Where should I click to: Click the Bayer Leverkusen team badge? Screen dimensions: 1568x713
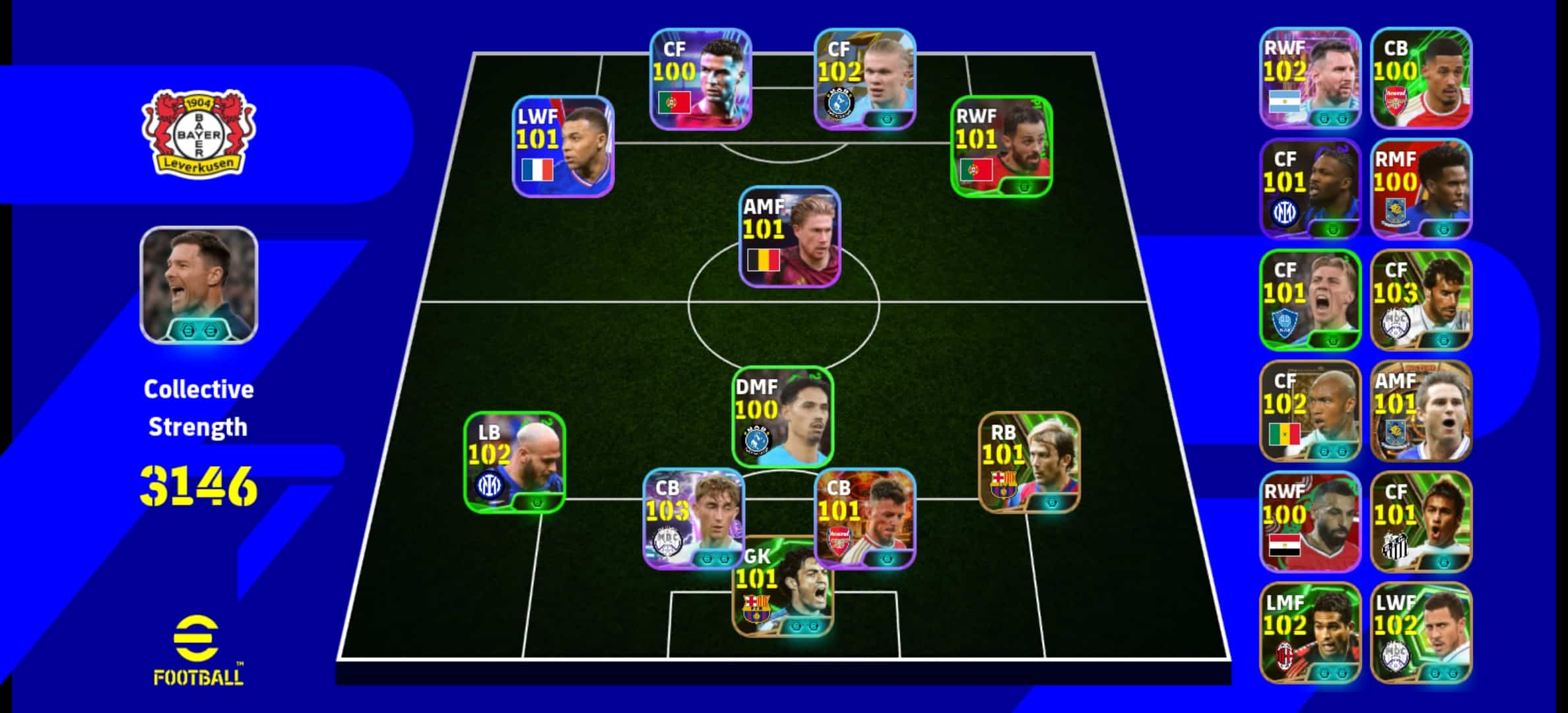click(199, 135)
